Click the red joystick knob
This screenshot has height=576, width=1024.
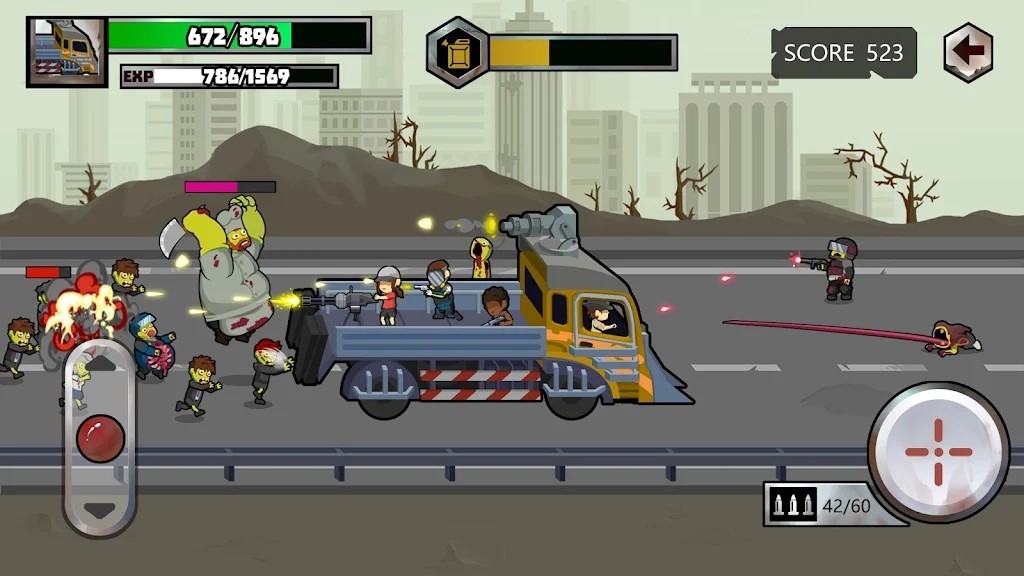tap(101, 438)
